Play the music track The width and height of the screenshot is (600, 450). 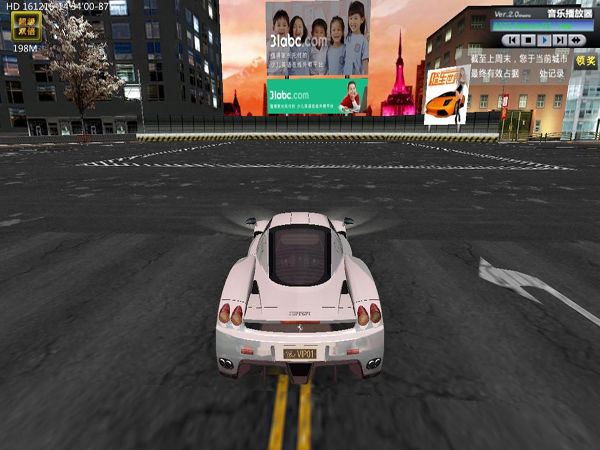tap(543, 40)
